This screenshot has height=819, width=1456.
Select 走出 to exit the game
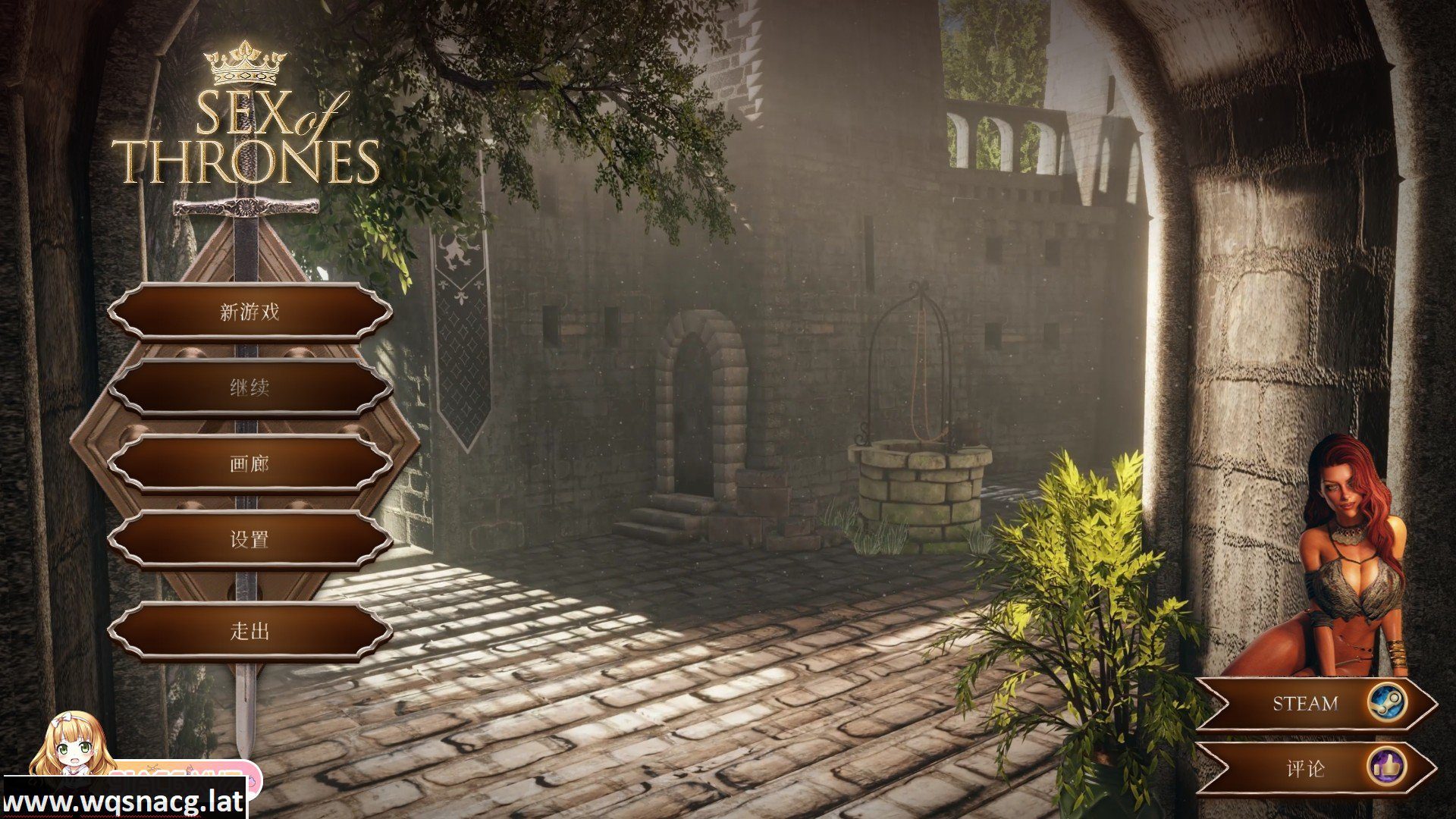pos(249,631)
